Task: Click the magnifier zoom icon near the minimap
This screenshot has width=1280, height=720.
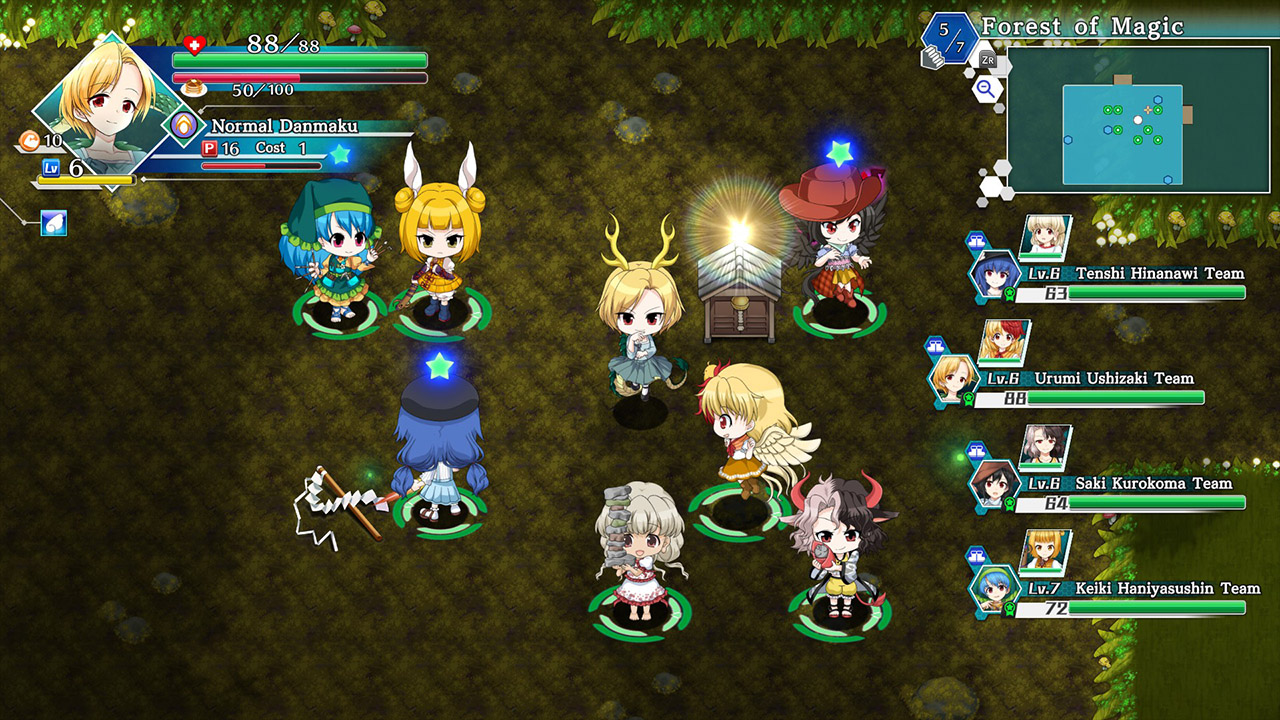Action: [987, 88]
